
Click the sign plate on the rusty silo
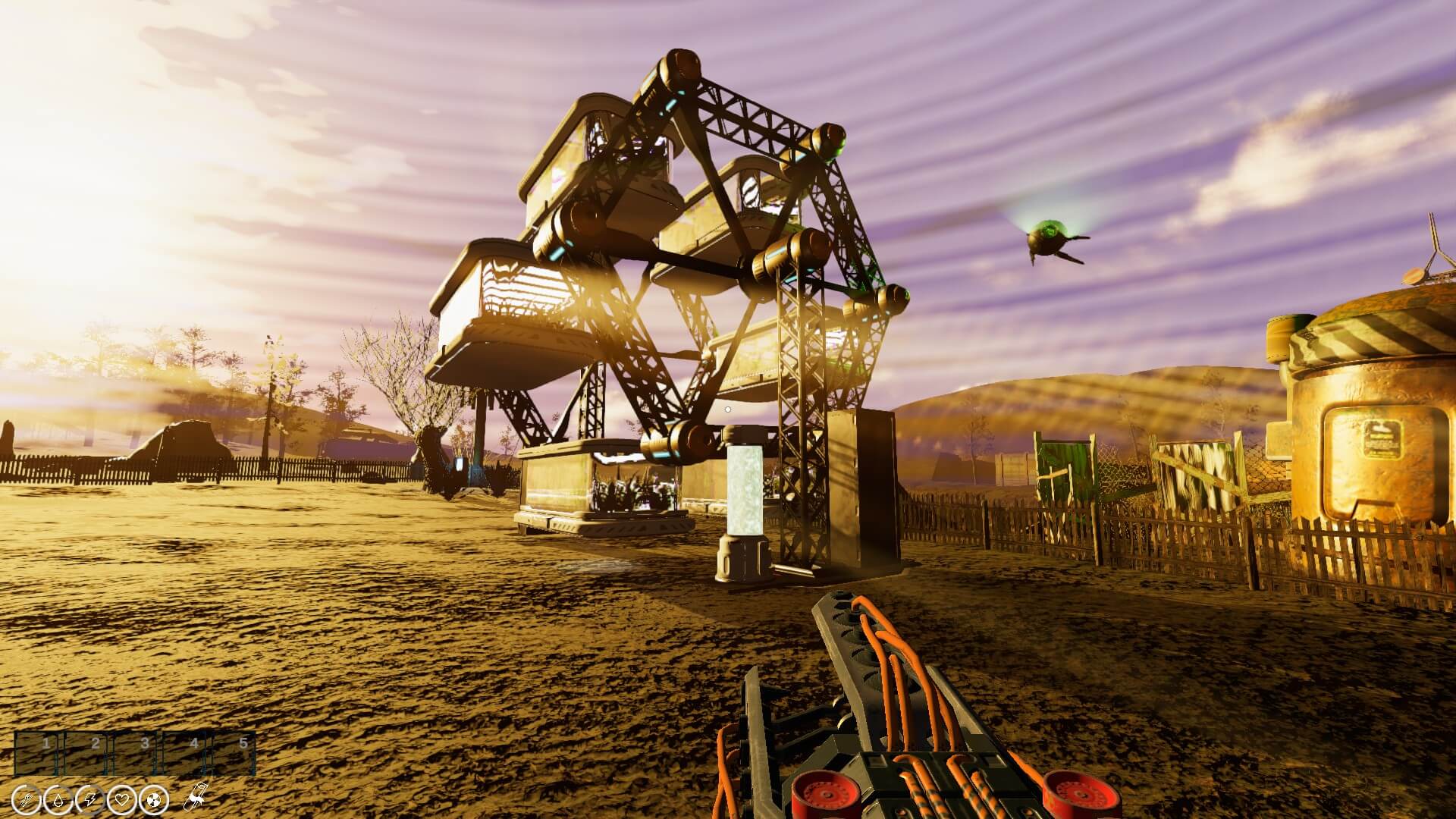(1385, 440)
